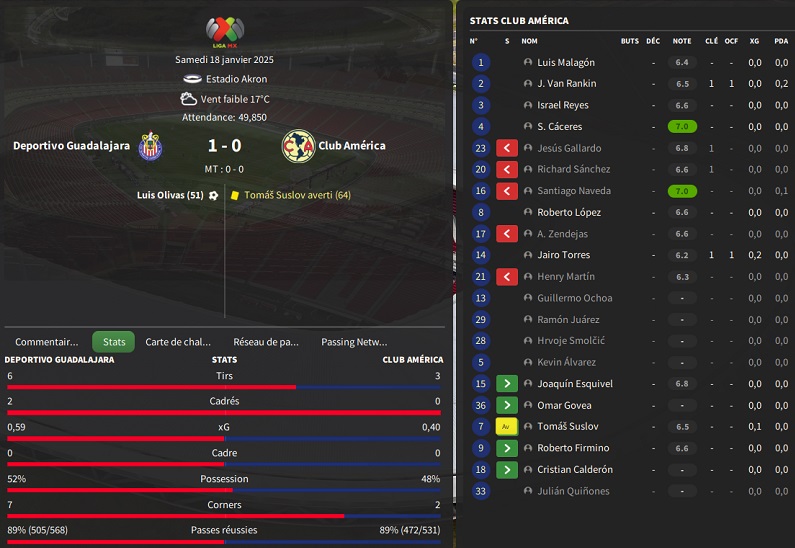Select Santiago Naveda's row
795x548 pixels.
click(x=572, y=191)
